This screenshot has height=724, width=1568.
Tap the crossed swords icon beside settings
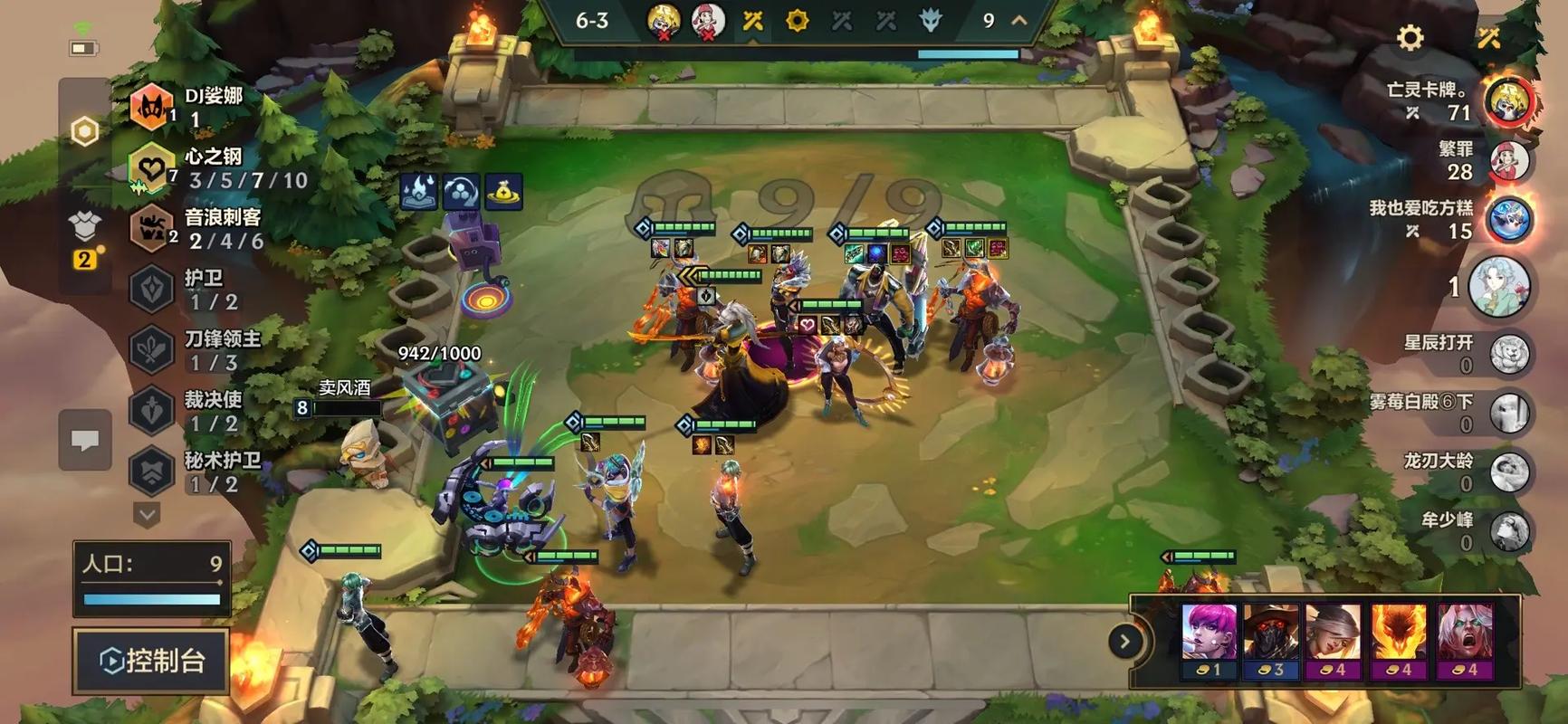[1489, 37]
